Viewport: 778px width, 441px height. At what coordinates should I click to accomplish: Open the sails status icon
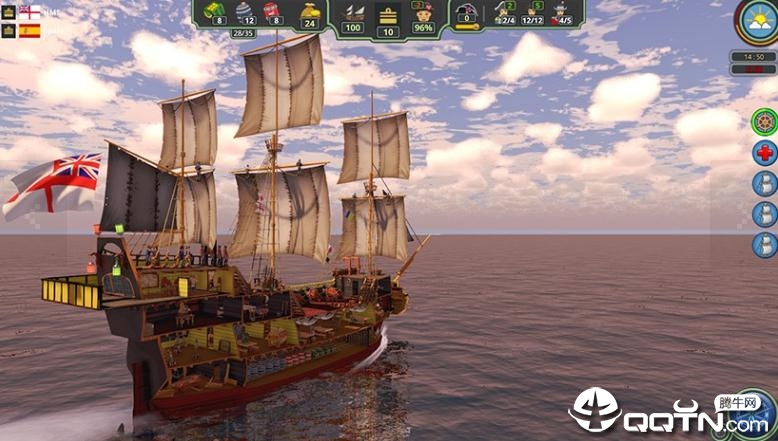click(x=351, y=12)
